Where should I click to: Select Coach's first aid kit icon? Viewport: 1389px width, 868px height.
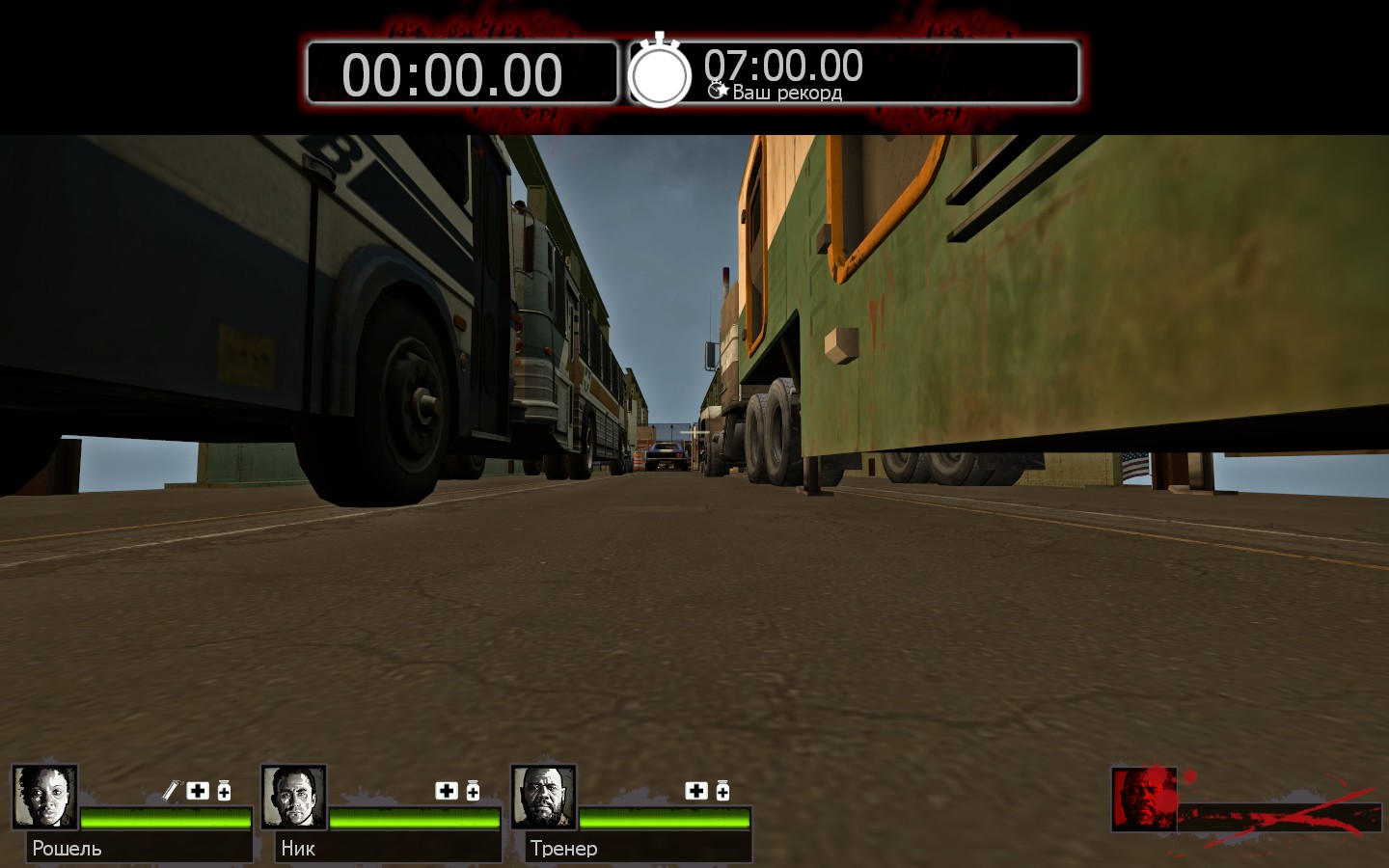[696, 791]
